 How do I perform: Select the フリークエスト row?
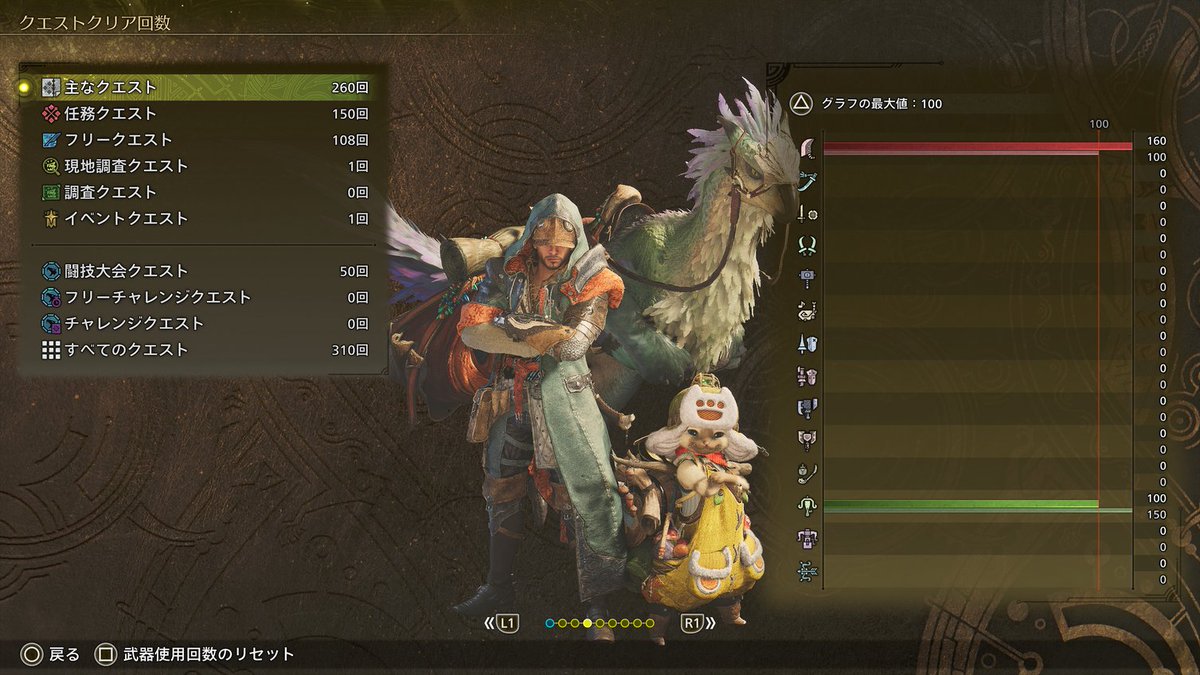200,140
